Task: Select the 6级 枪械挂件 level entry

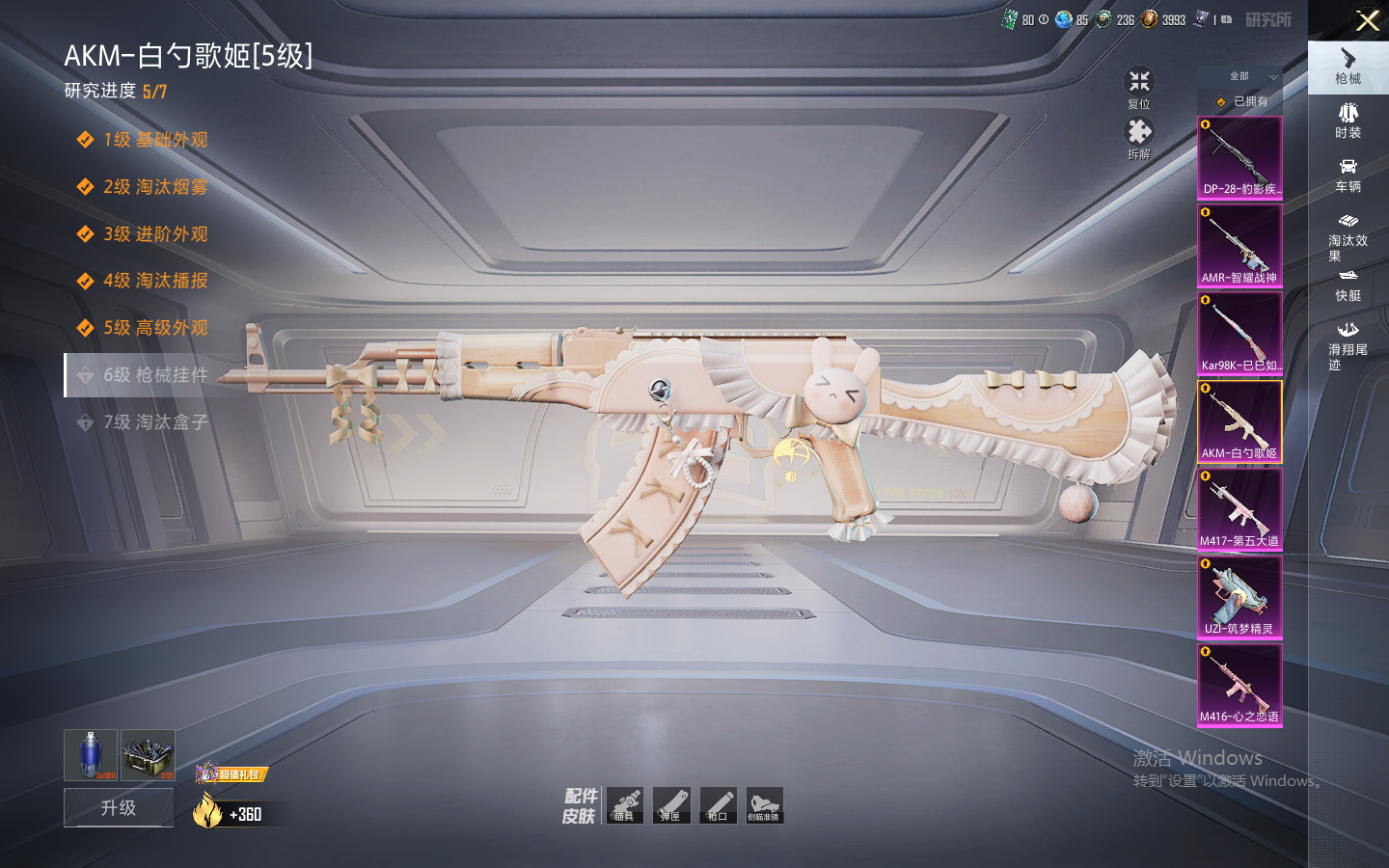Action: click(154, 374)
